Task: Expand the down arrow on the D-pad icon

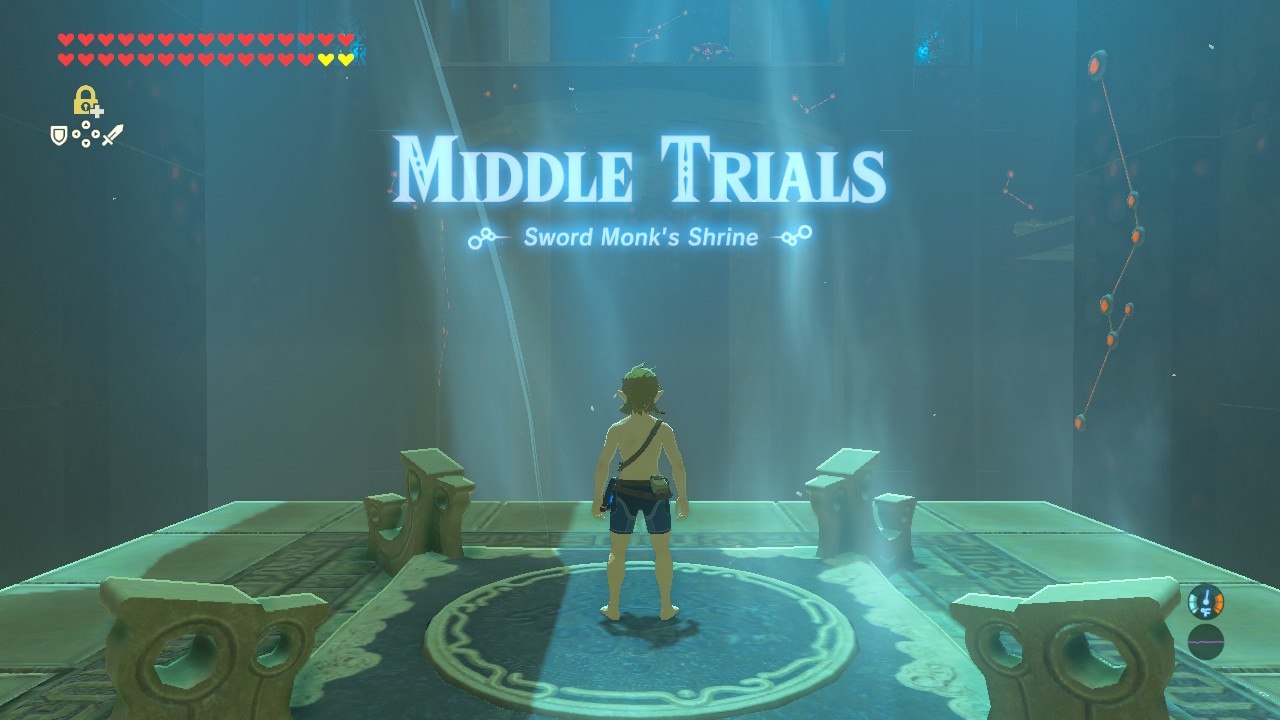Action: (85, 142)
